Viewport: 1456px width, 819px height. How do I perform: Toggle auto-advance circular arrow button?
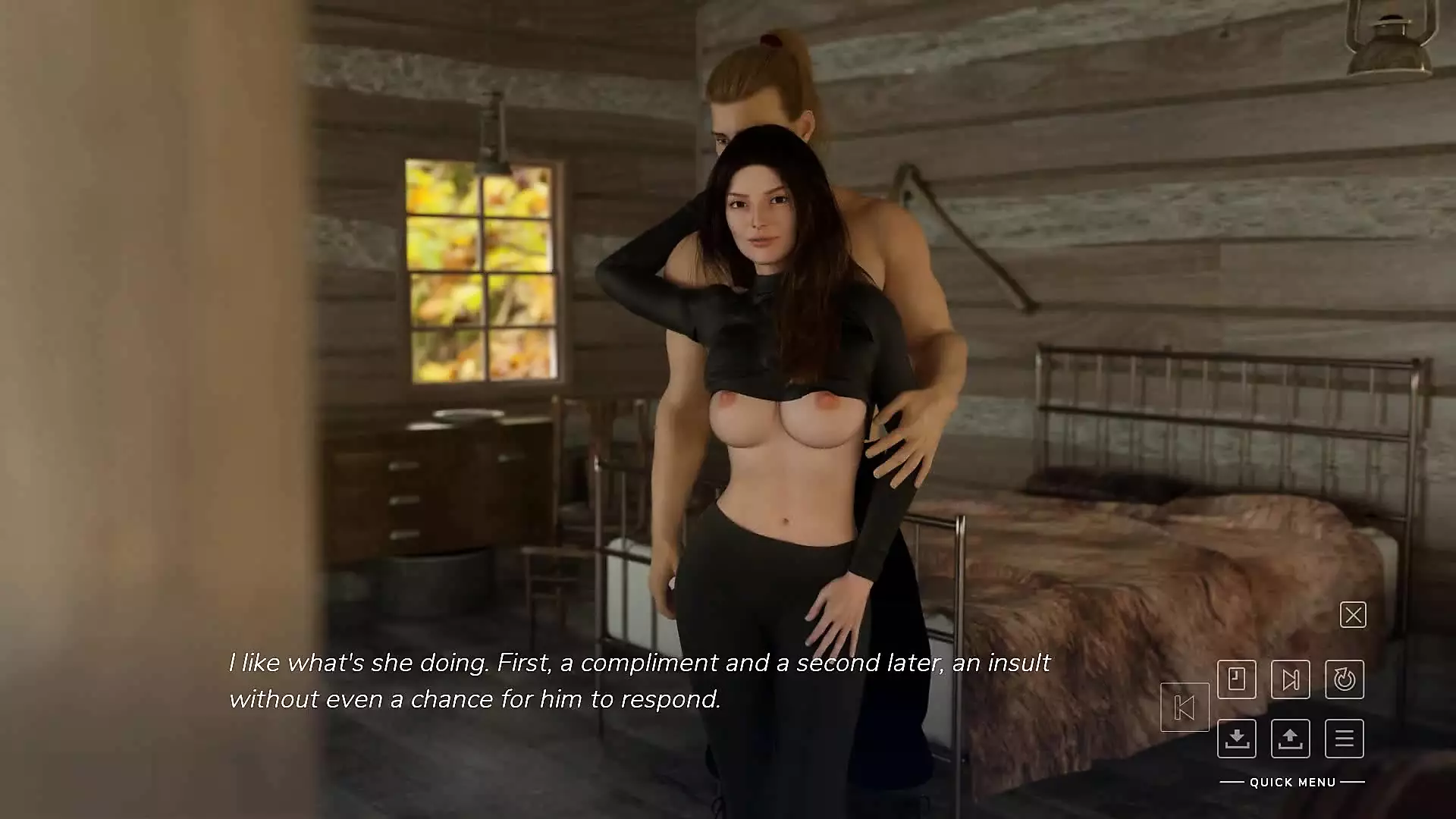pyautogui.click(x=1345, y=679)
